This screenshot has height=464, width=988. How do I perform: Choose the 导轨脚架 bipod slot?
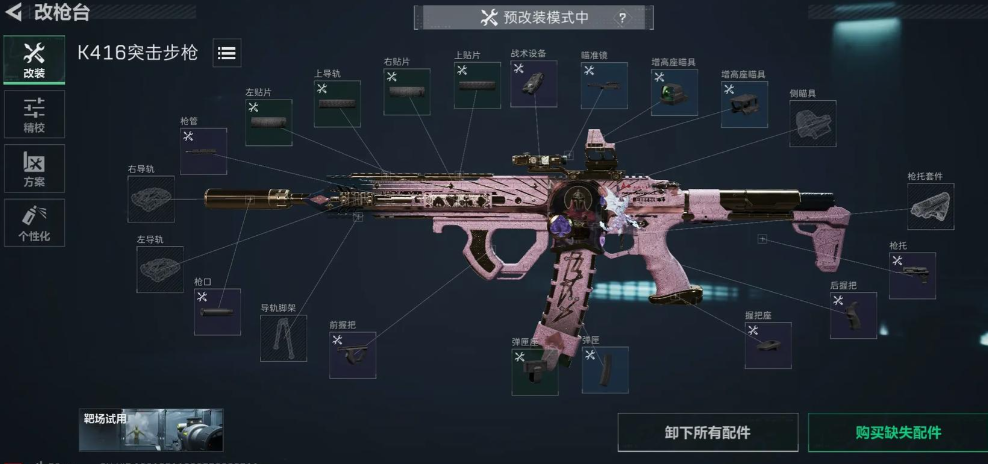coord(283,338)
